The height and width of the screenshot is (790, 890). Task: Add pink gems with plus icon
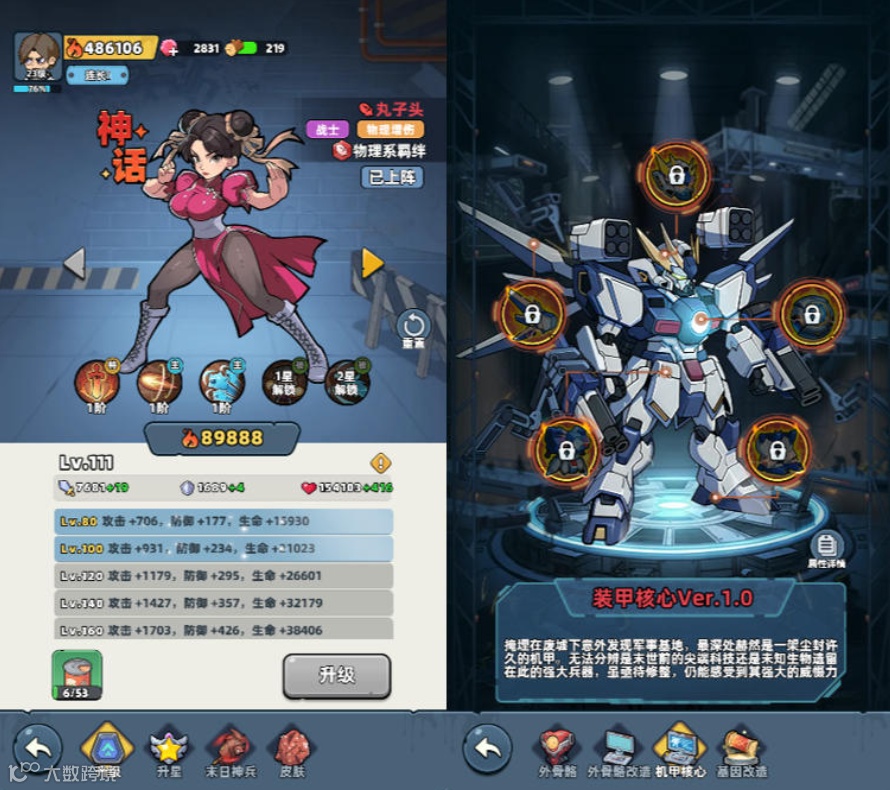click(170, 48)
